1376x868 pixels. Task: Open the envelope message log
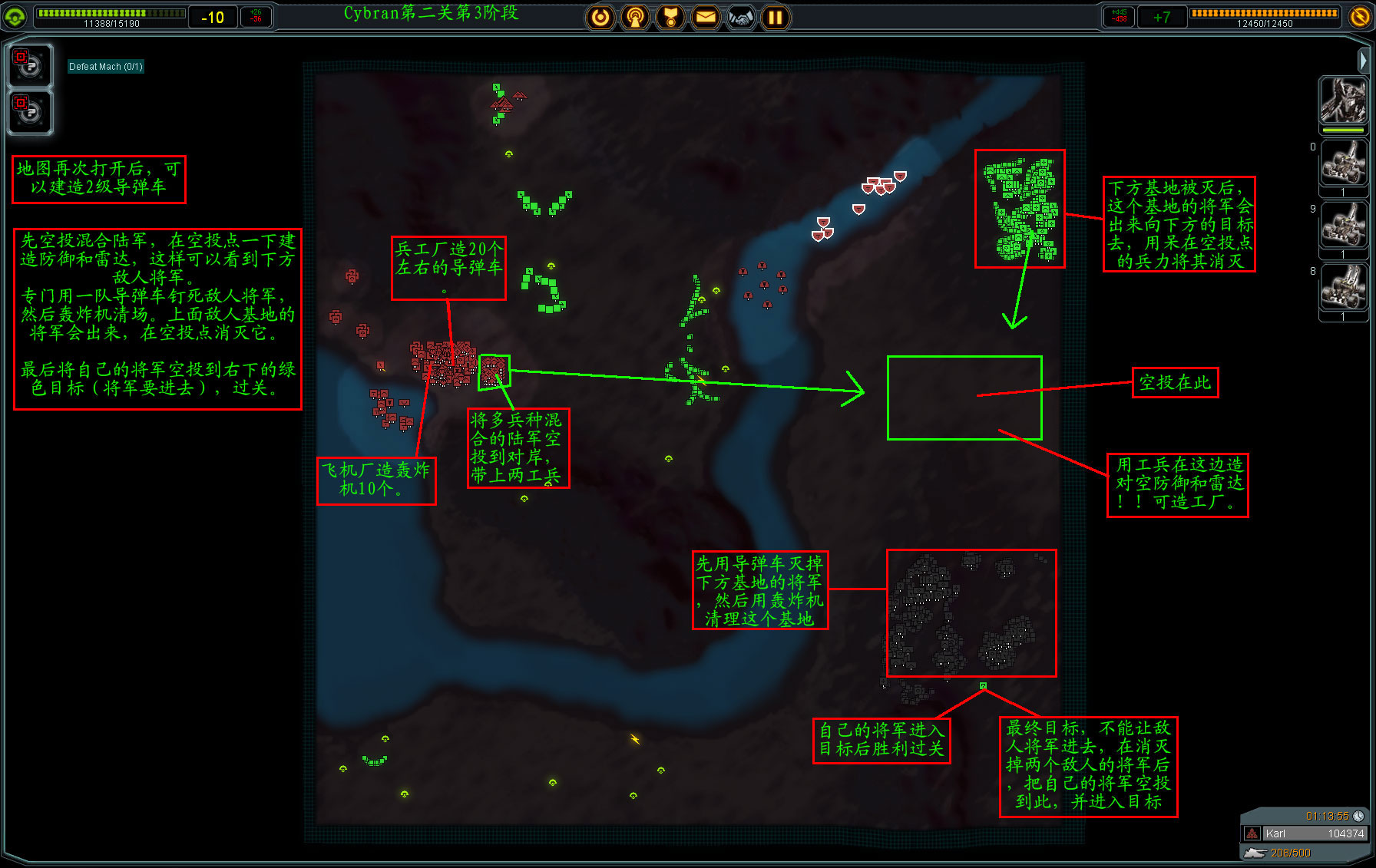pyautogui.click(x=706, y=17)
